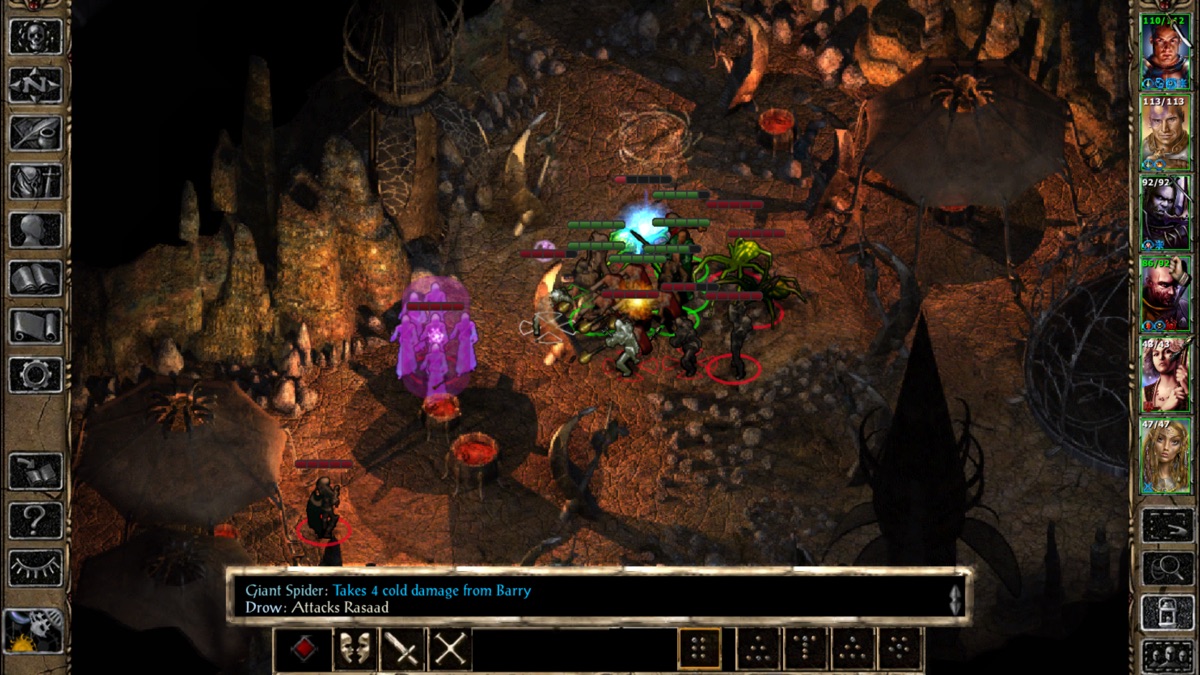Click the question mark help button
This screenshot has width=1200, height=675.
(x=36, y=520)
